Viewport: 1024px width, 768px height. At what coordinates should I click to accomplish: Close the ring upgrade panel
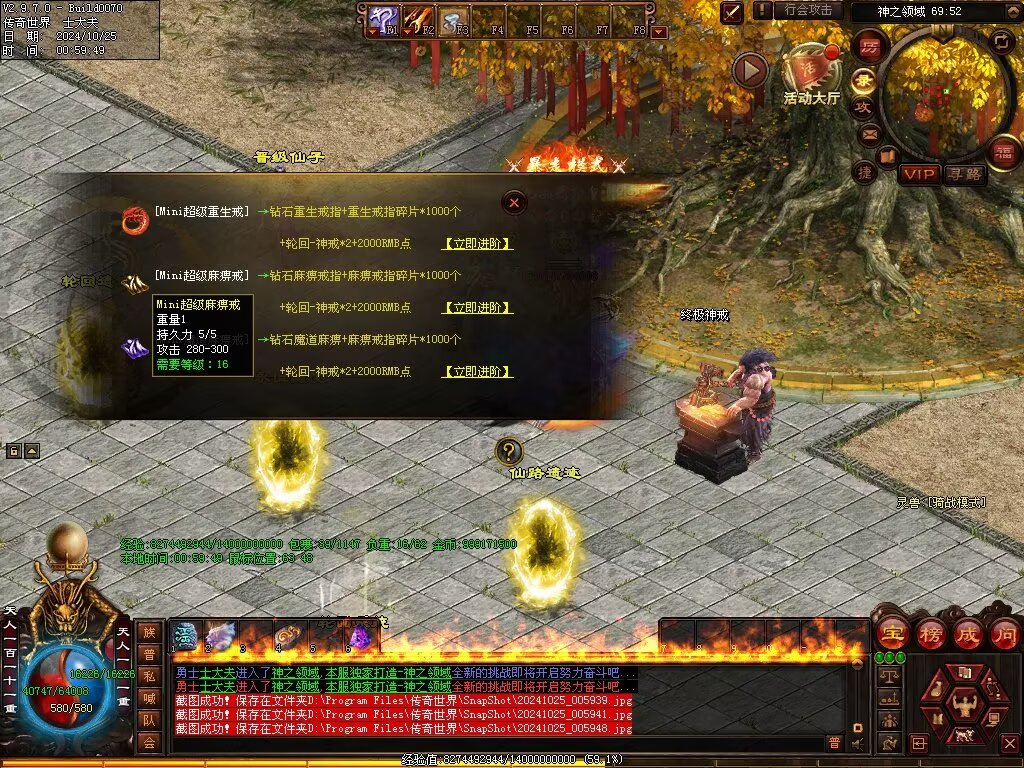tap(514, 202)
